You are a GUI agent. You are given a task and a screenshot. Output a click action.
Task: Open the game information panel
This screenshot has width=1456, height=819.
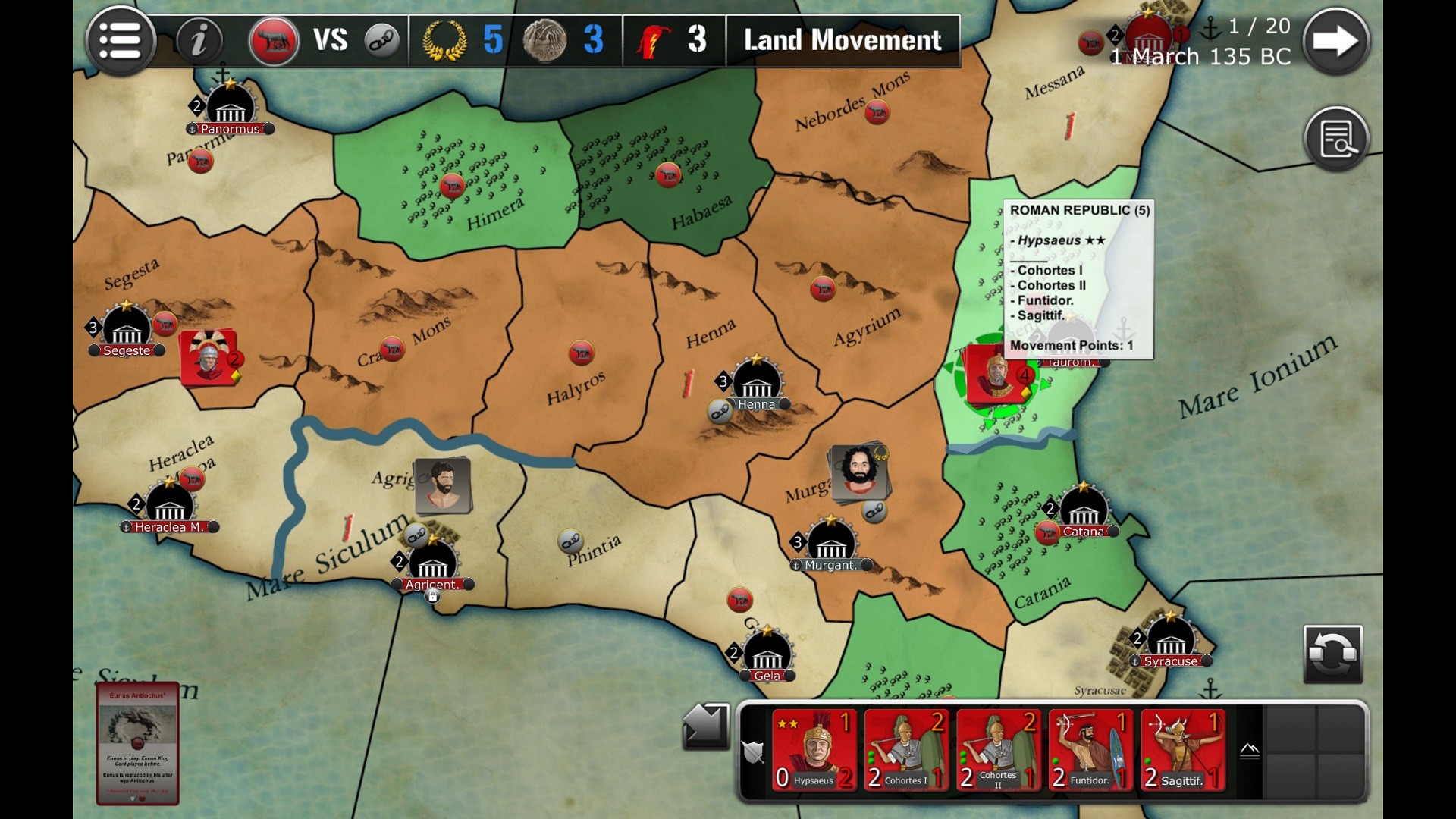pyautogui.click(x=199, y=40)
